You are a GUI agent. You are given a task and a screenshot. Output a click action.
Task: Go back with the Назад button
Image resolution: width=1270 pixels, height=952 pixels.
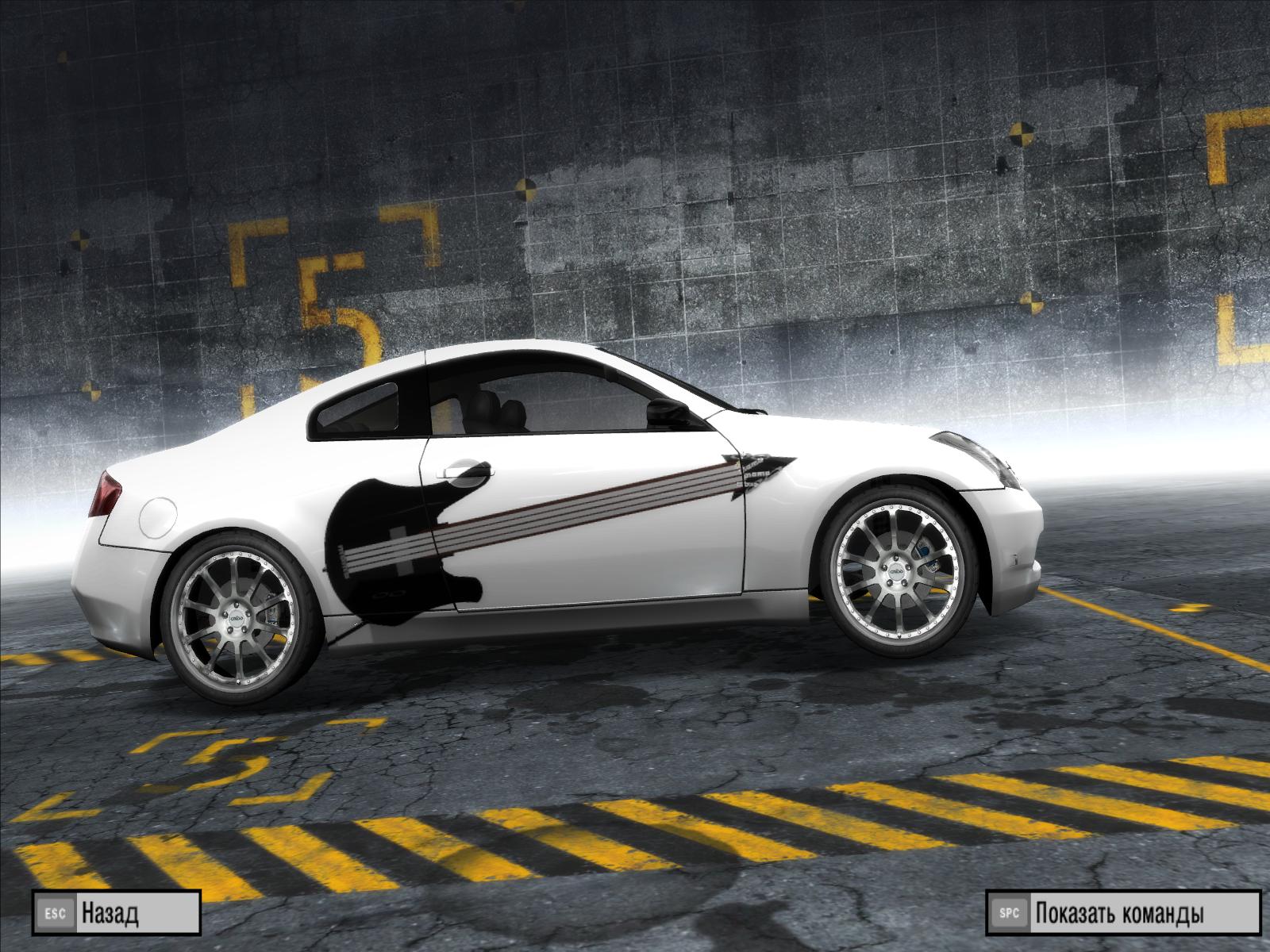[116, 914]
